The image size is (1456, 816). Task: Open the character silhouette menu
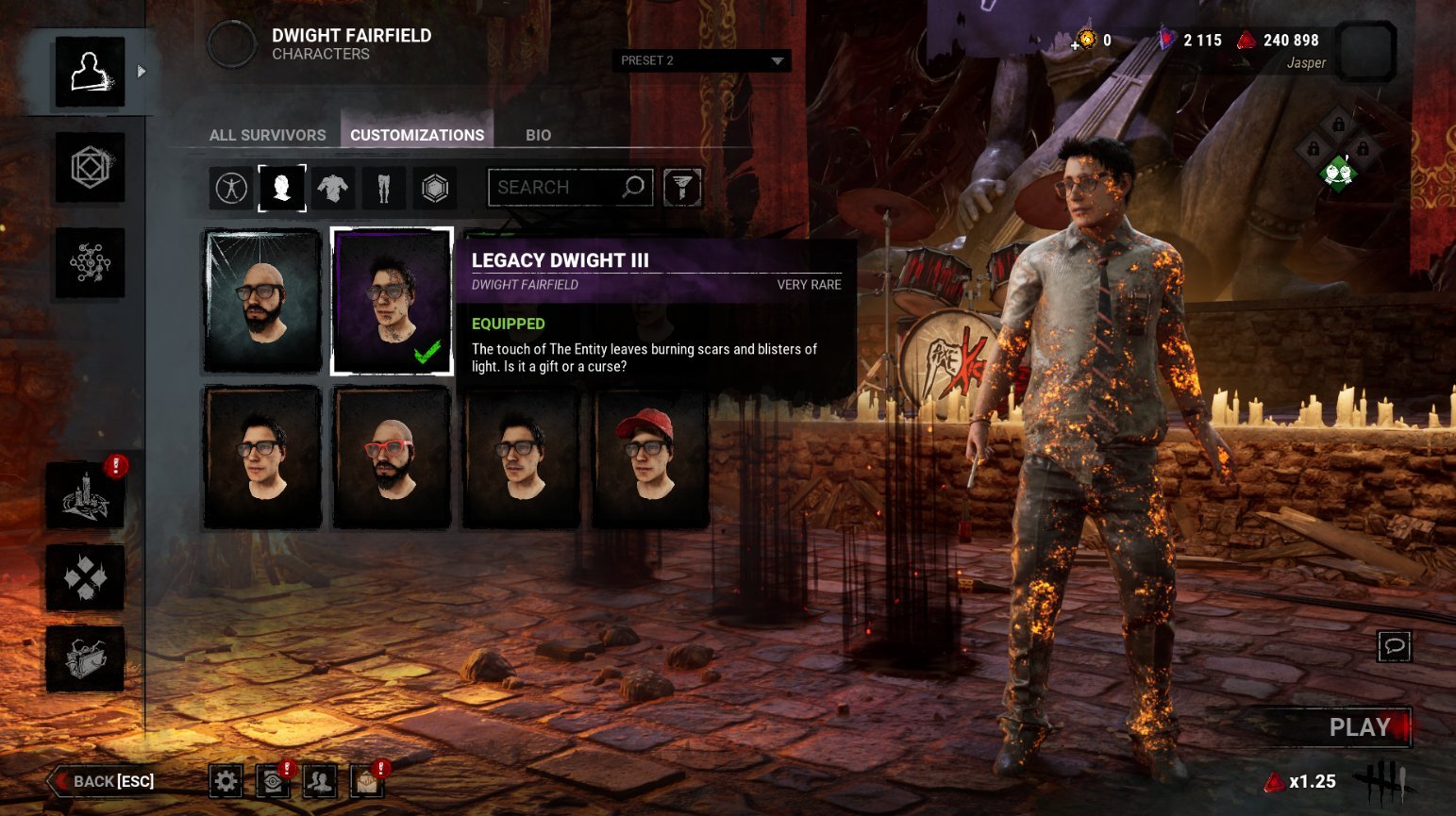[90, 73]
